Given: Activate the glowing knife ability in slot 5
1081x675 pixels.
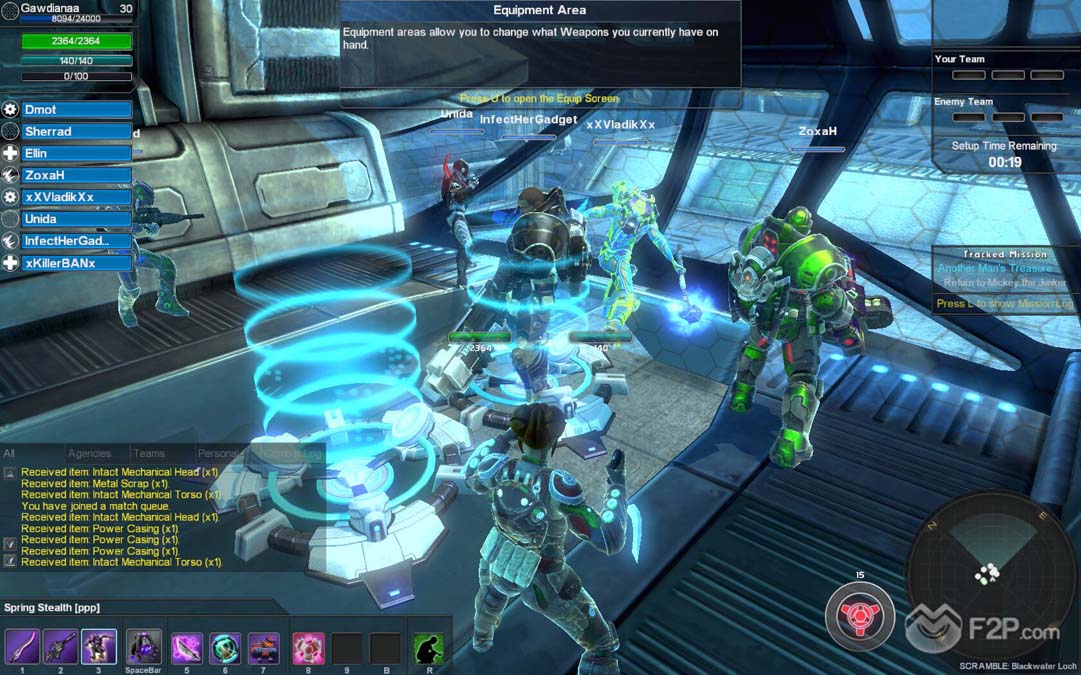Looking at the screenshot, I should (x=187, y=648).
